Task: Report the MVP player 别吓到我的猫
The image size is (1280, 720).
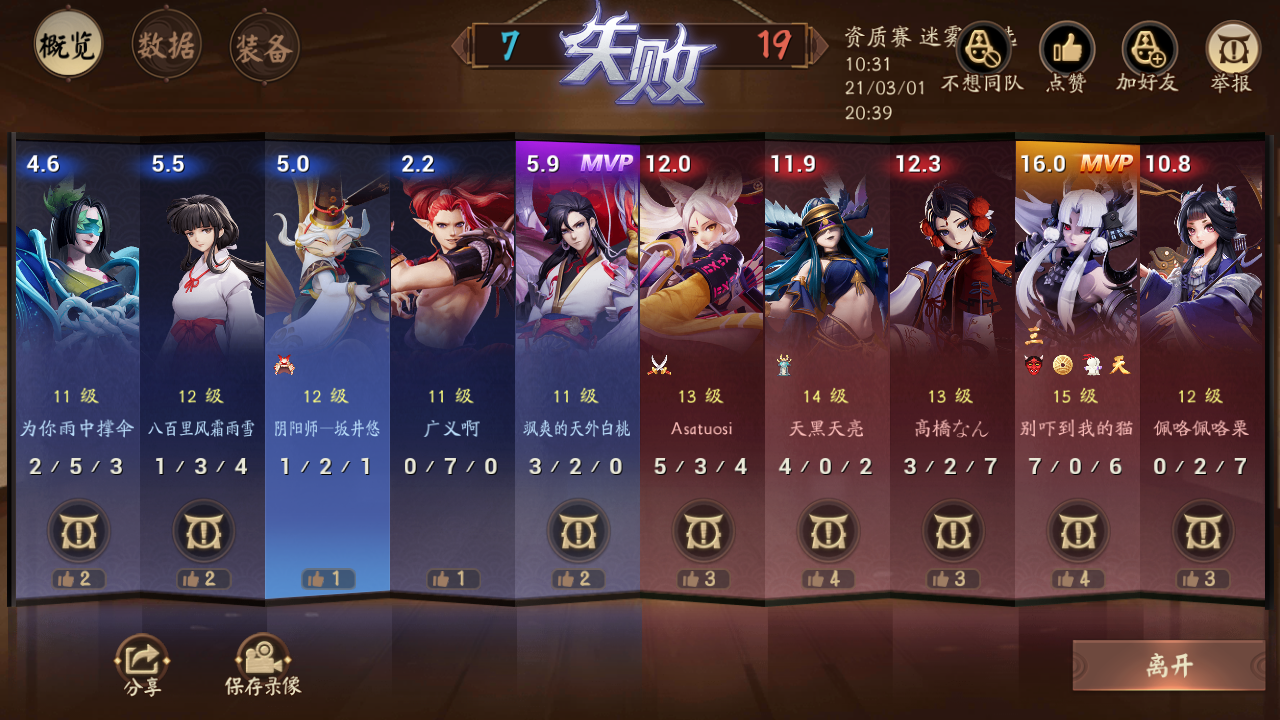Action: click(x=1077, y=531)
